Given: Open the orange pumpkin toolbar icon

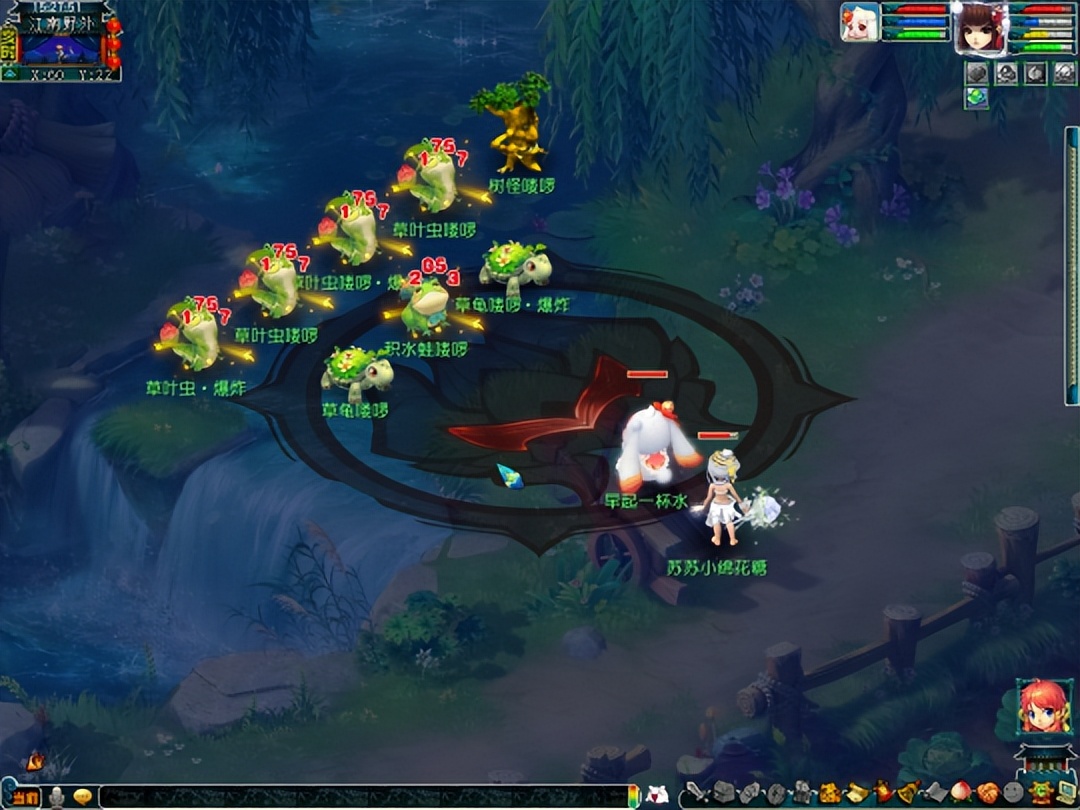Looking at the screenshot, I should 987,794.
